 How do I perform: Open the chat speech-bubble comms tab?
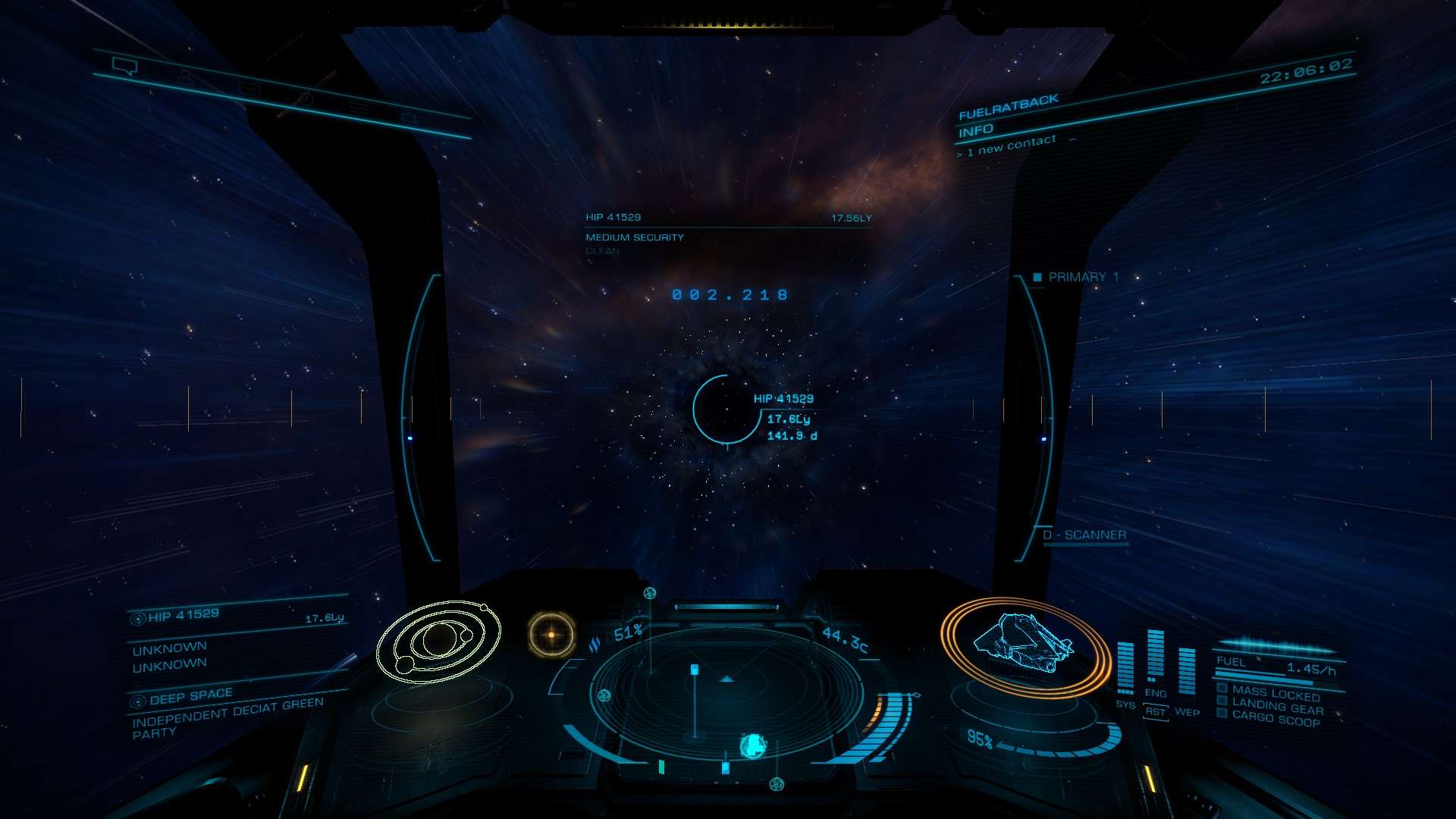pyautogui.click(x=124, y=67)
